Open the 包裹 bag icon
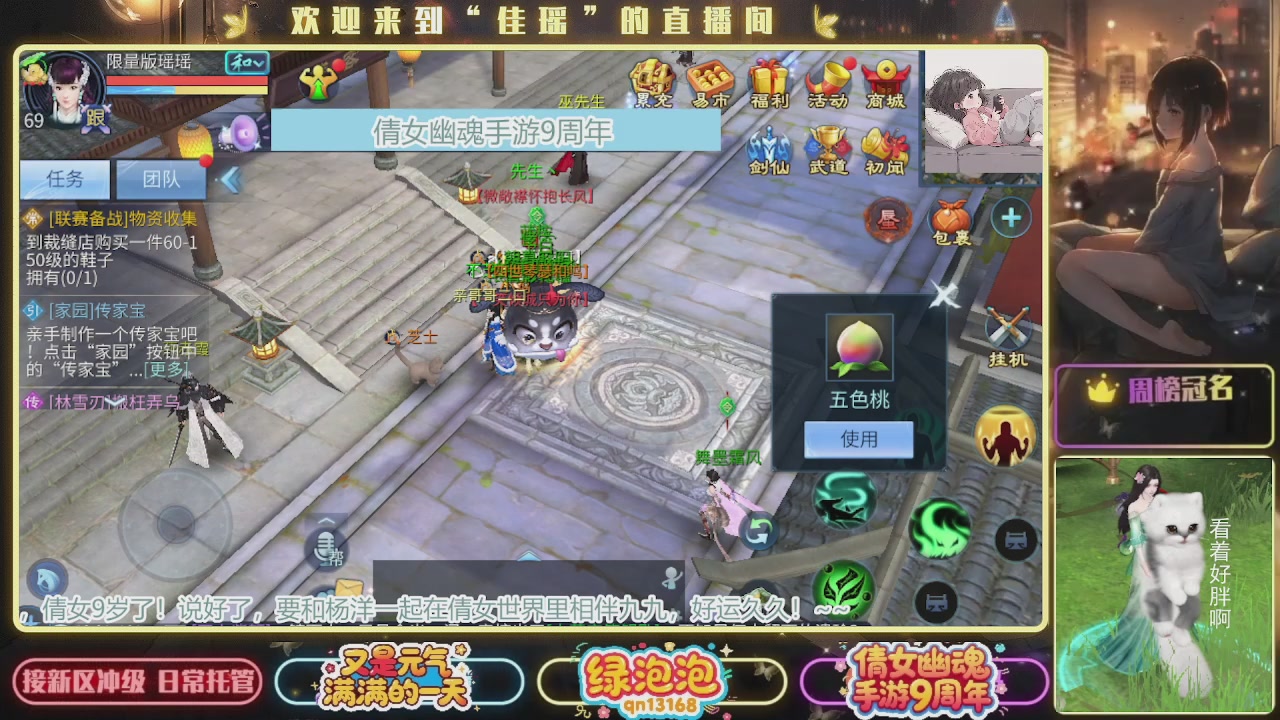 pos(950,219)
